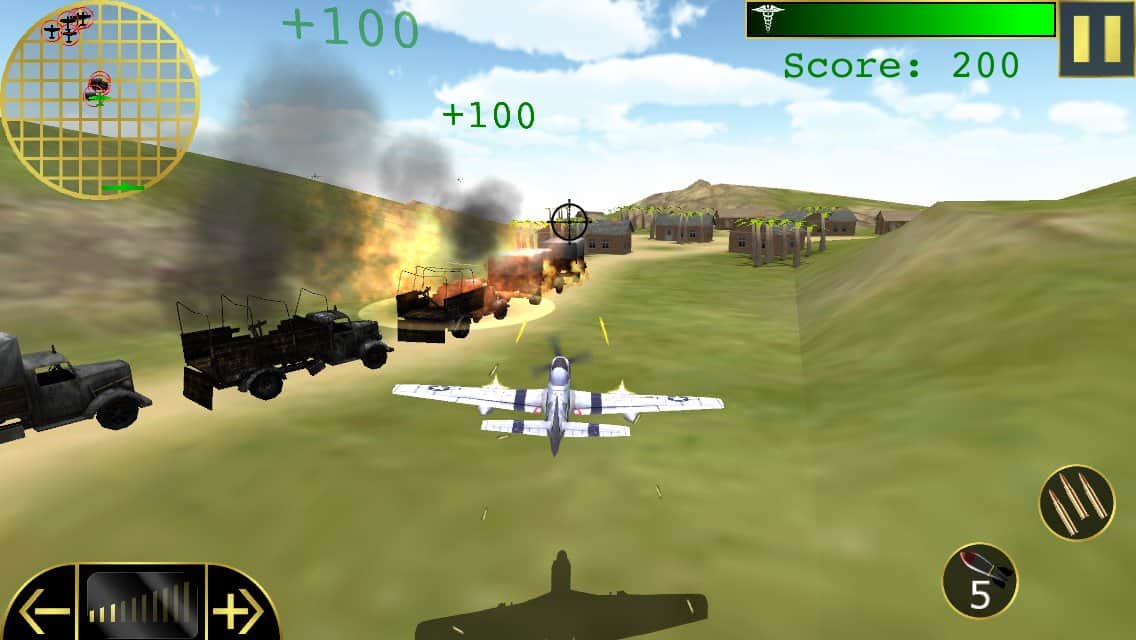Drop a bomb using the bomb icon

[980, 580]
